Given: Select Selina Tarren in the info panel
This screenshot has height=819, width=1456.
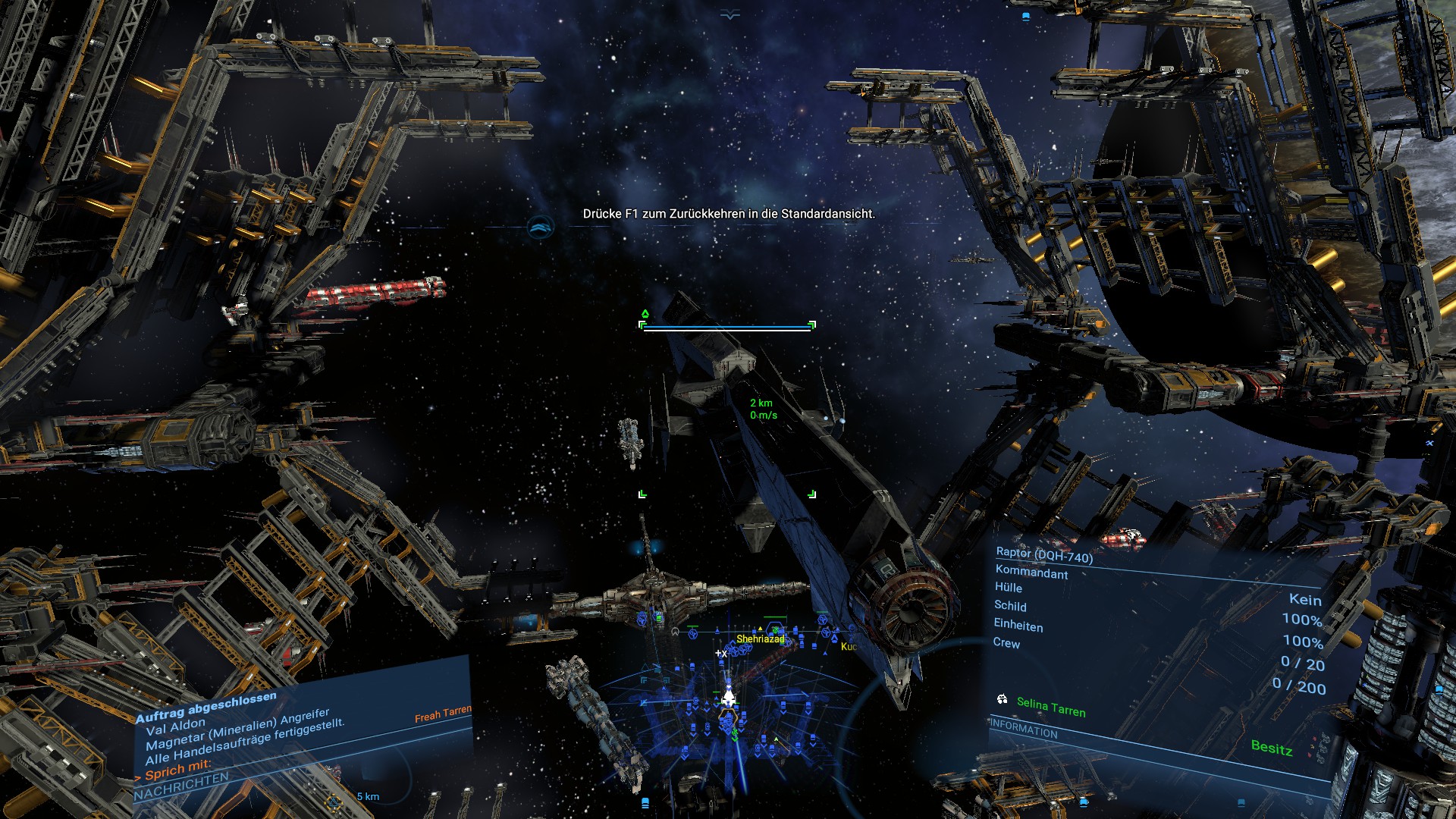Looking at the screenshot, I should pyautogui.click(x=1050, y=707).
